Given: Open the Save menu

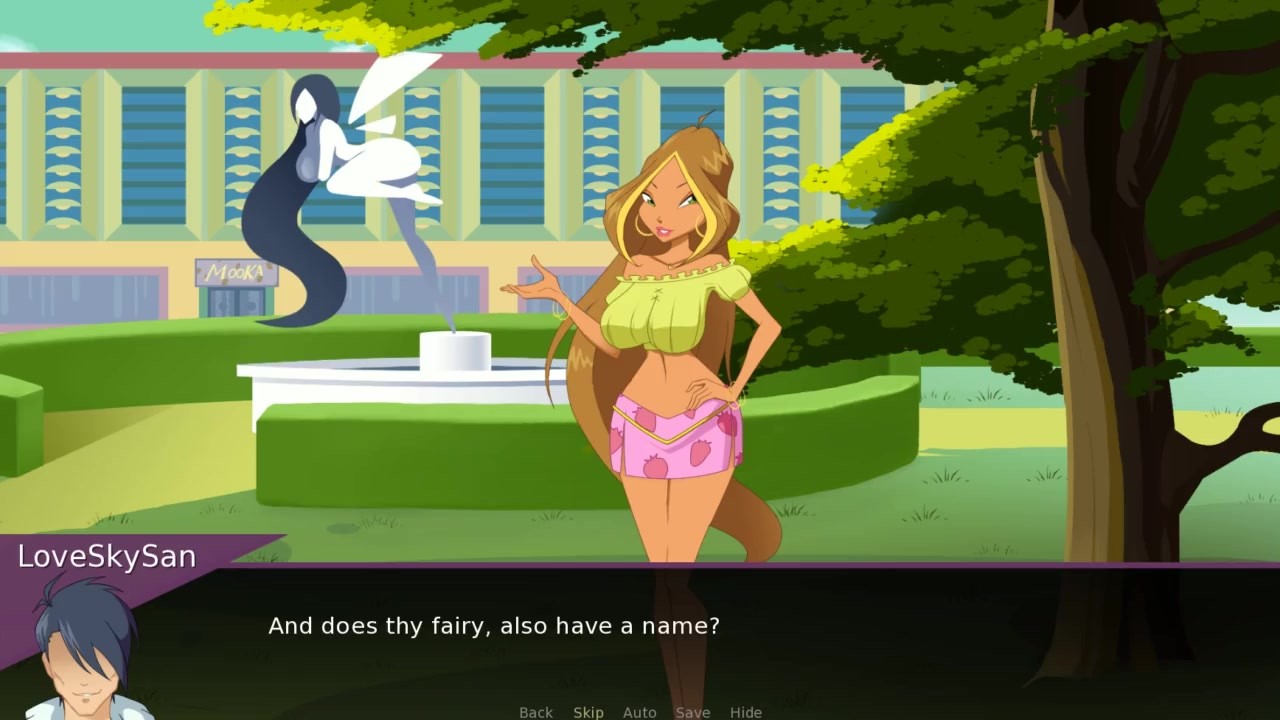Looking at the screenshot, I should click(692, 712).
